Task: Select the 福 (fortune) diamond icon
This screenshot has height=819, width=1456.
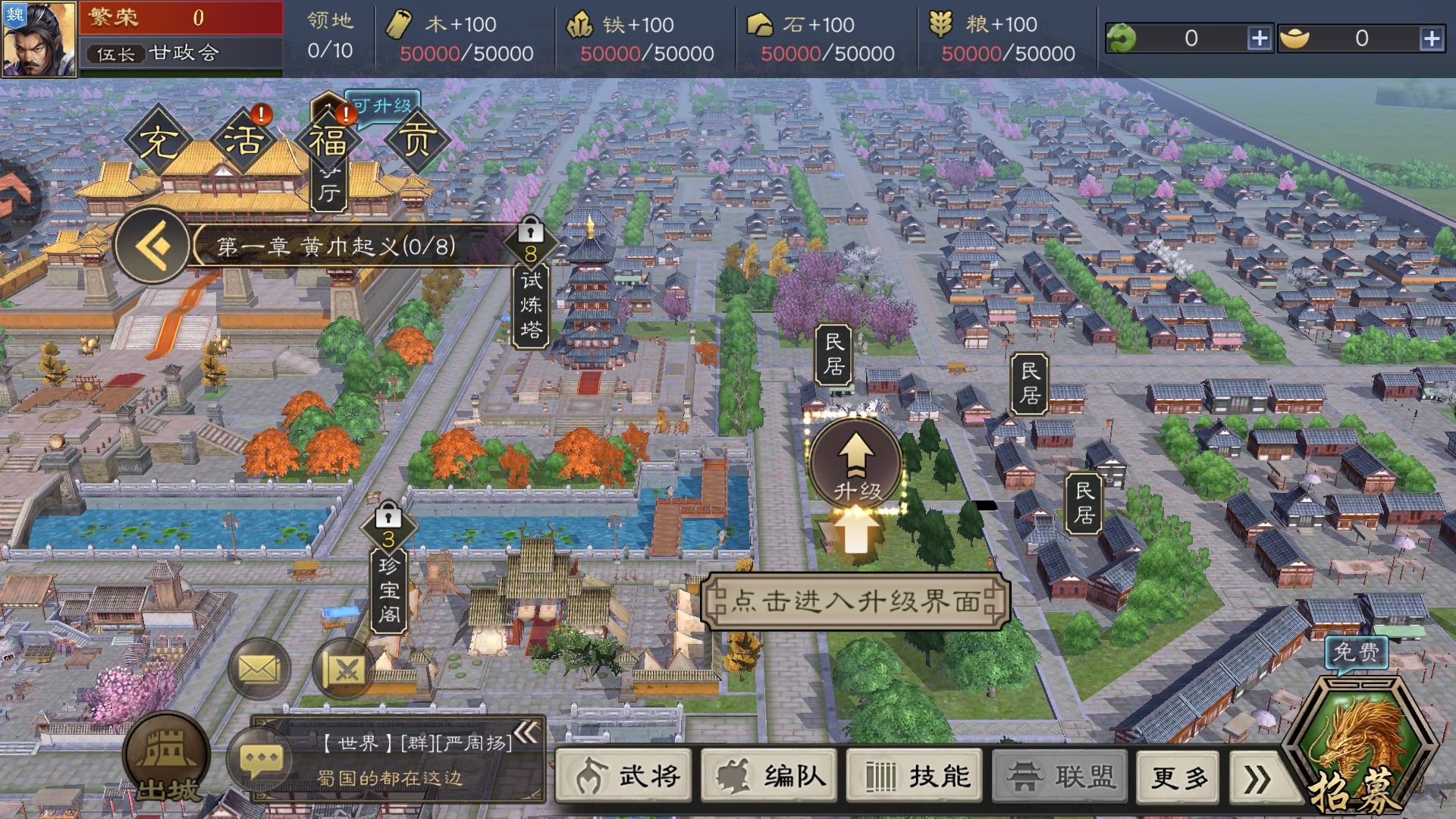Action: [x=331, y=141]
